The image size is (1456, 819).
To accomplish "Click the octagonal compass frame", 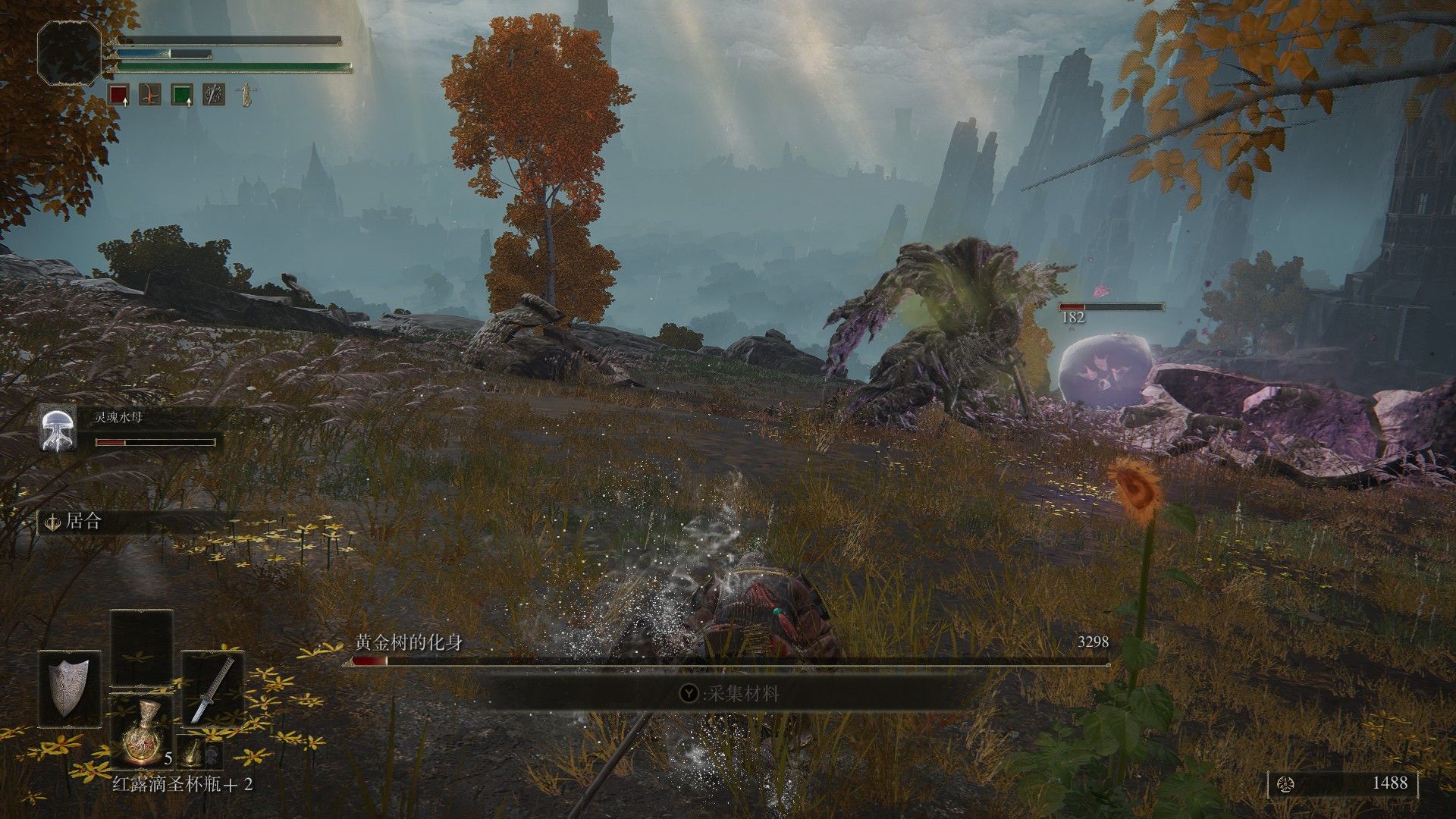I will tap(70, 52).
